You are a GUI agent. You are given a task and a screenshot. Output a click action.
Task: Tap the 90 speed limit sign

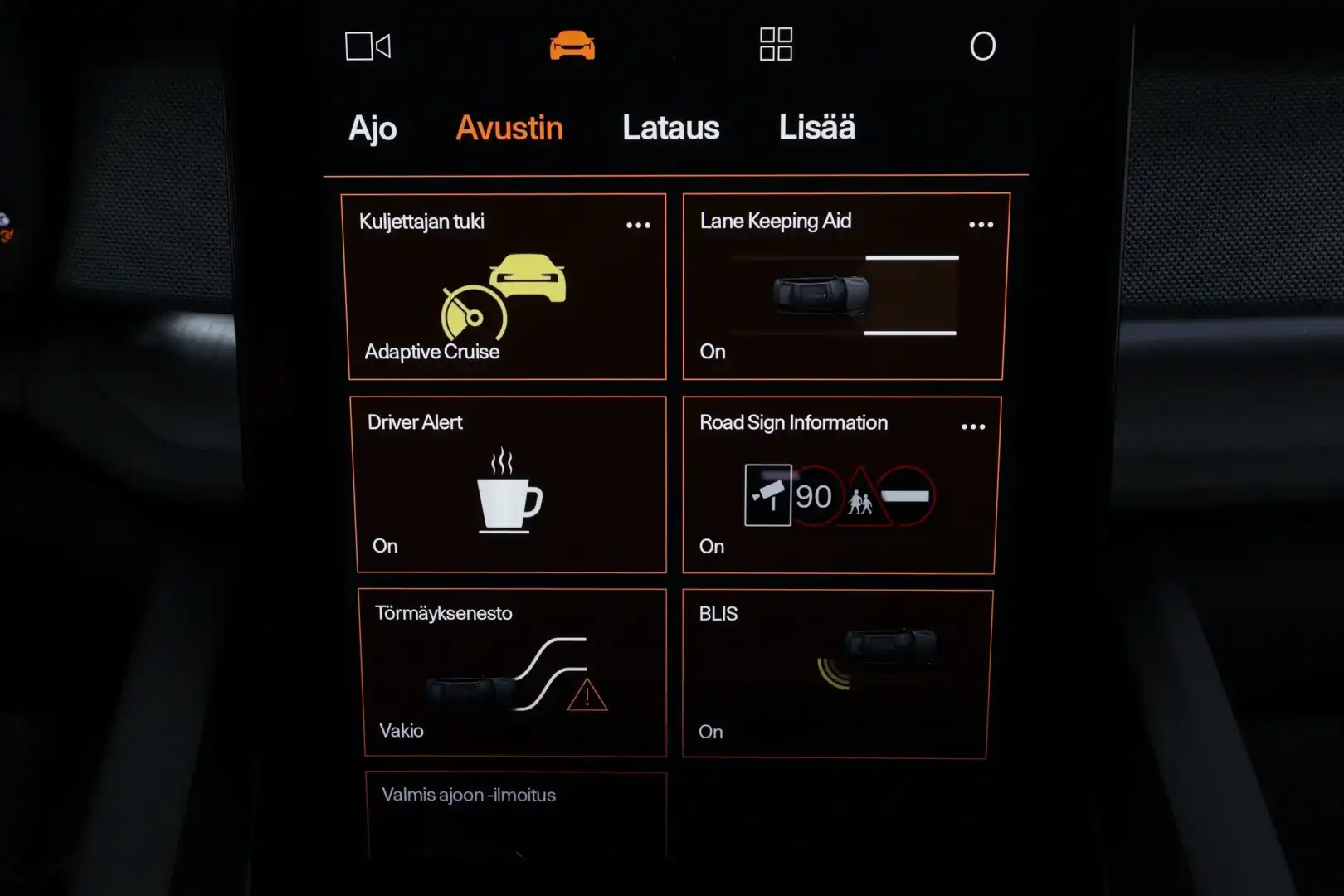click(814, 495)
